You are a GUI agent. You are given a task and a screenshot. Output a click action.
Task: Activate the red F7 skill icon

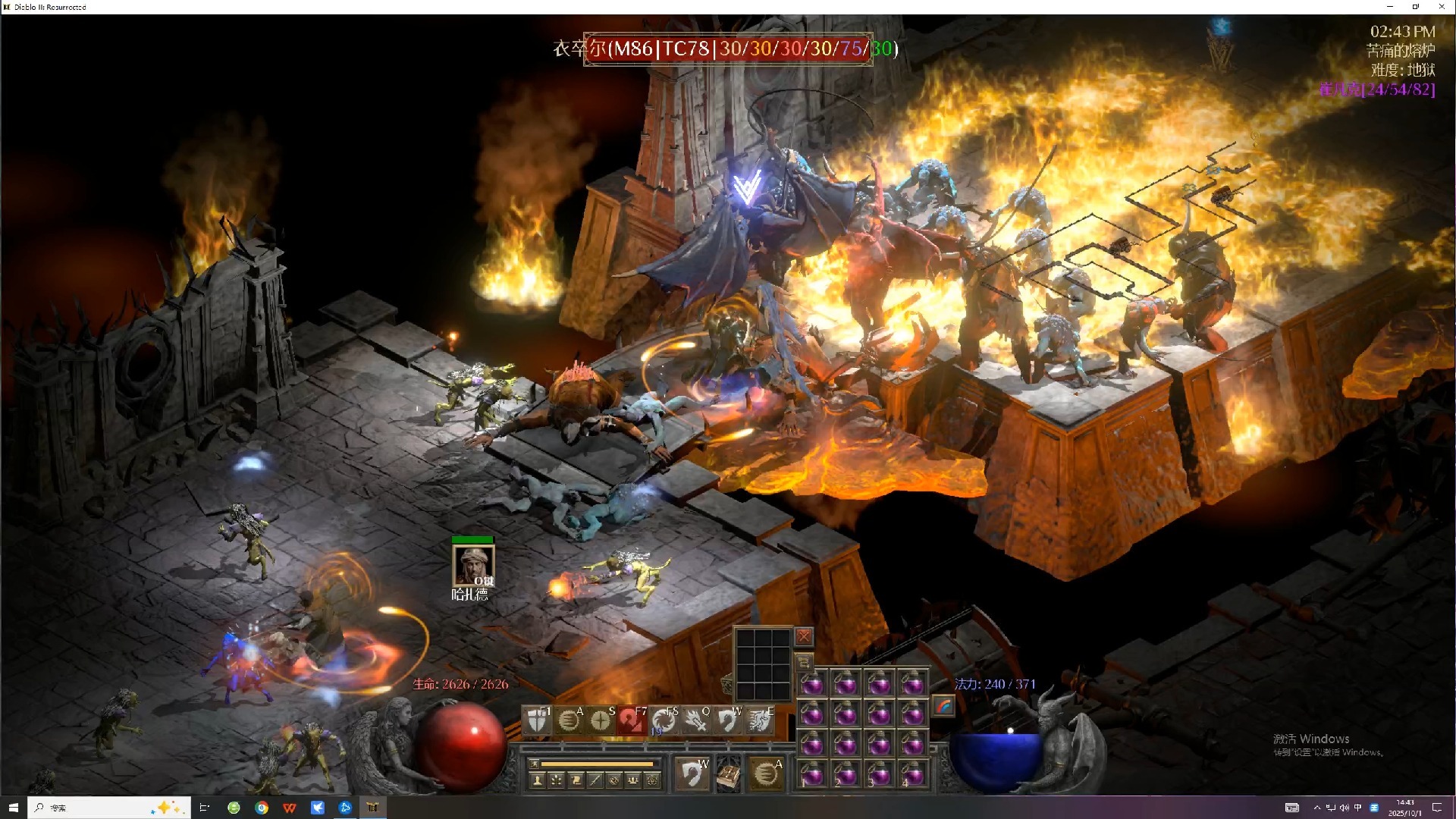(x=631, y=720)
